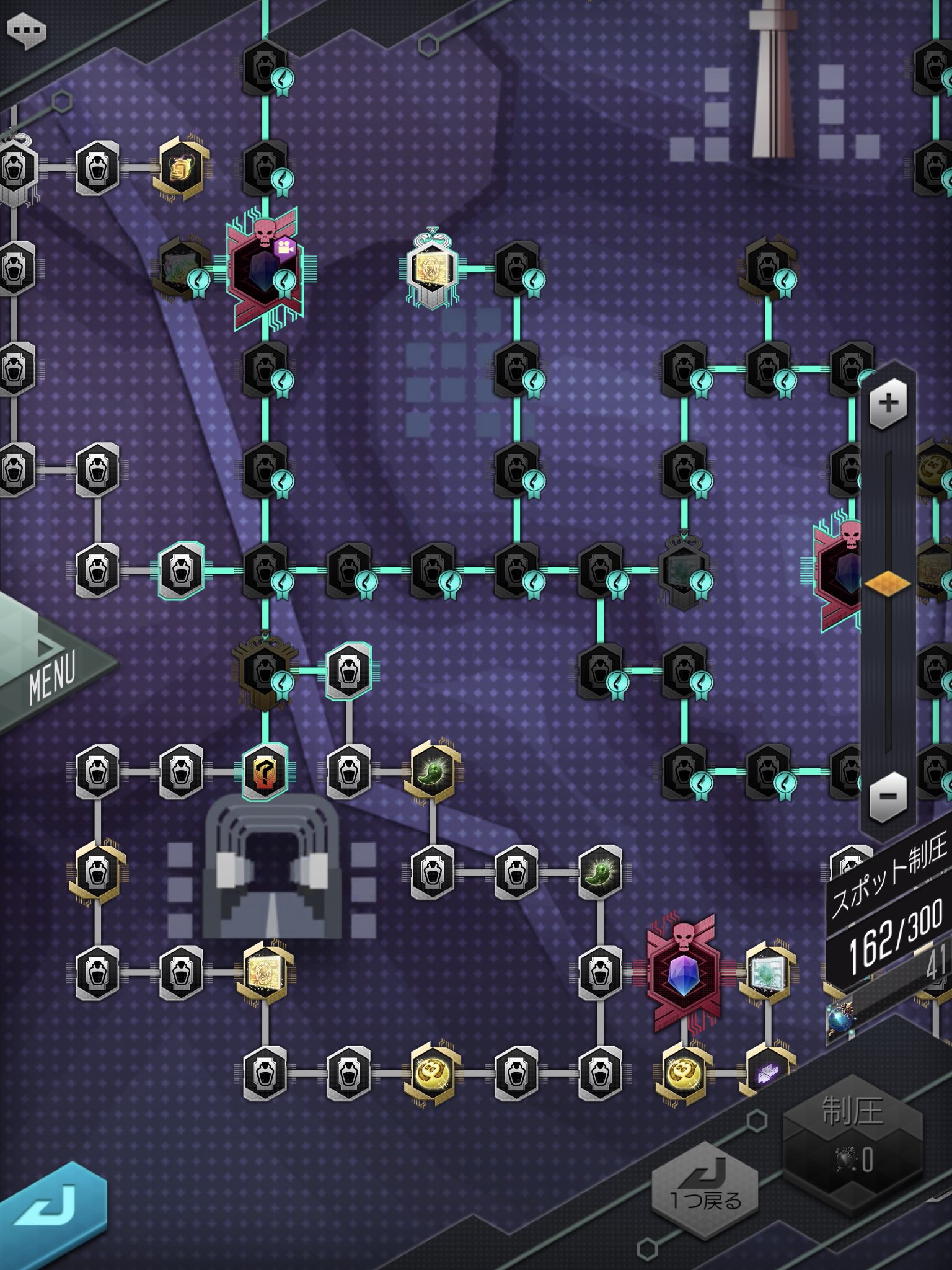The image size is (952, 1270).
Task: Zoom out with the minus button
Action: pyautogui.click(x=888, y=795)
